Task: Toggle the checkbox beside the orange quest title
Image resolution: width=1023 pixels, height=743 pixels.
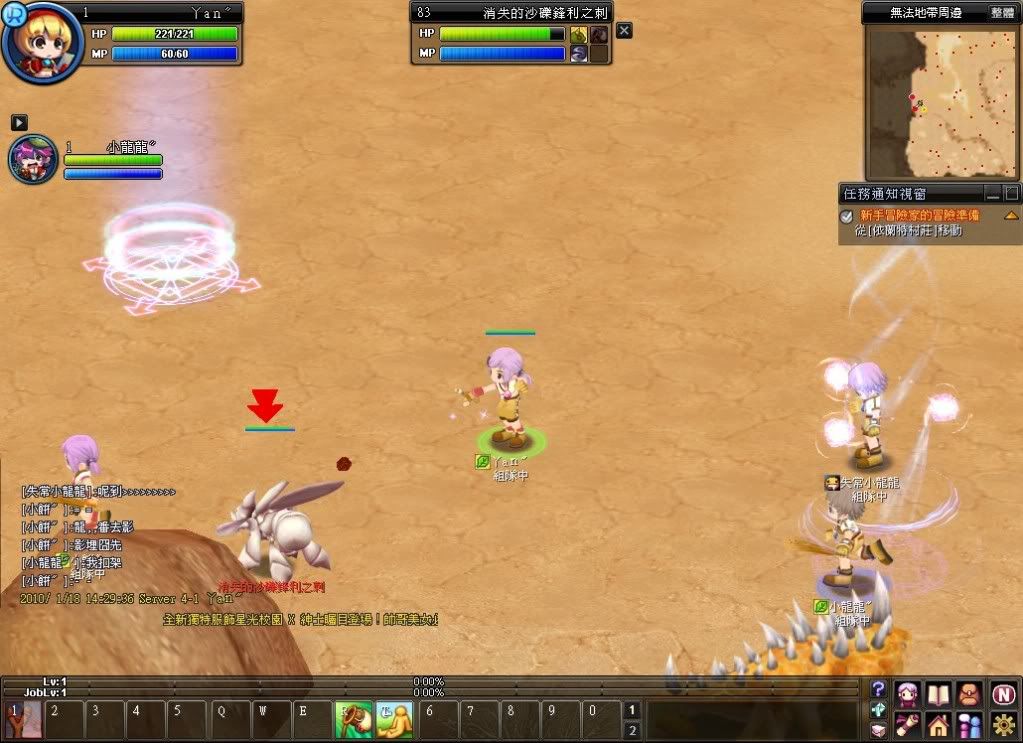Action: [x=847, y=216]
